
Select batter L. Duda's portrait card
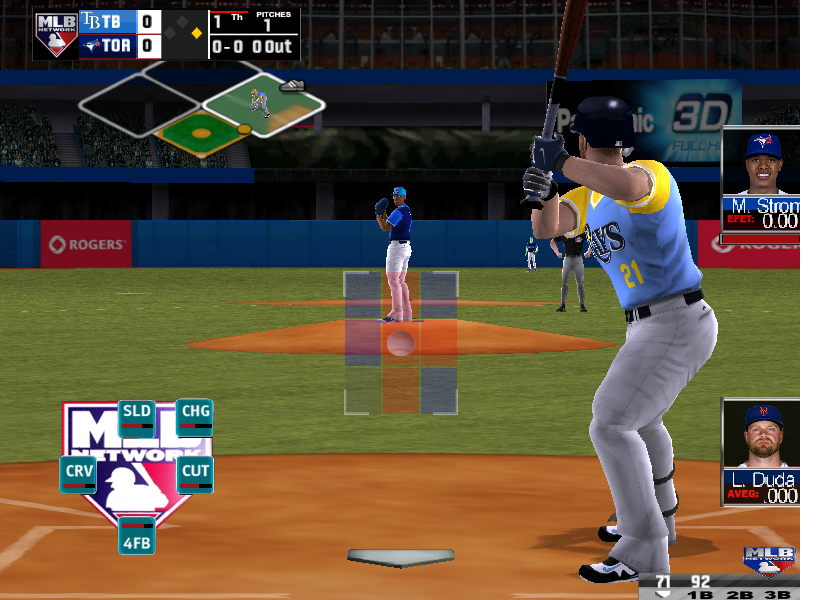point(760,452)
